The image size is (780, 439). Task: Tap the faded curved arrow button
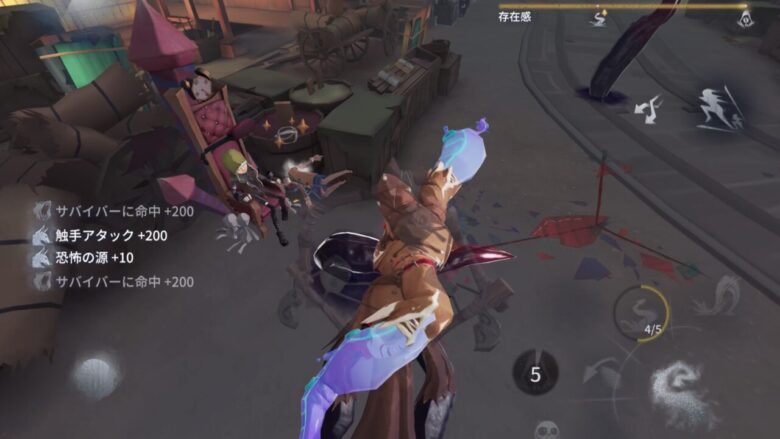(603, 373)
